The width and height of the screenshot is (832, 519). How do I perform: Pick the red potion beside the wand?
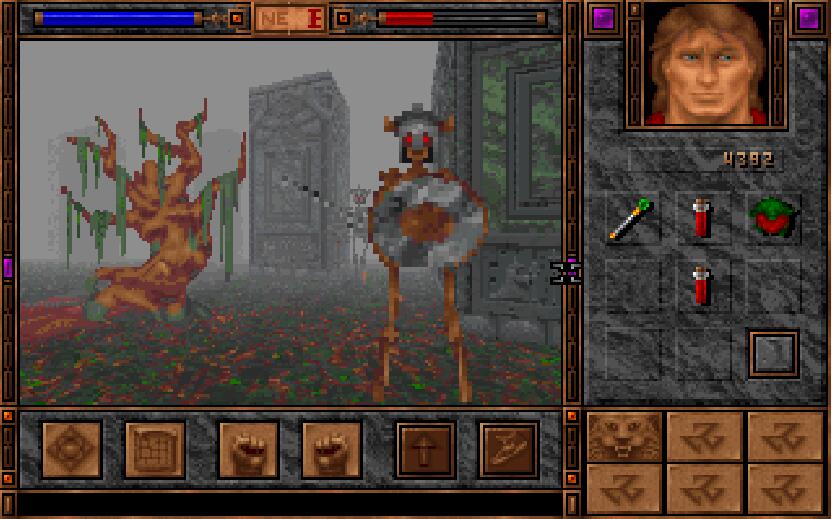(x=701, y=217)
